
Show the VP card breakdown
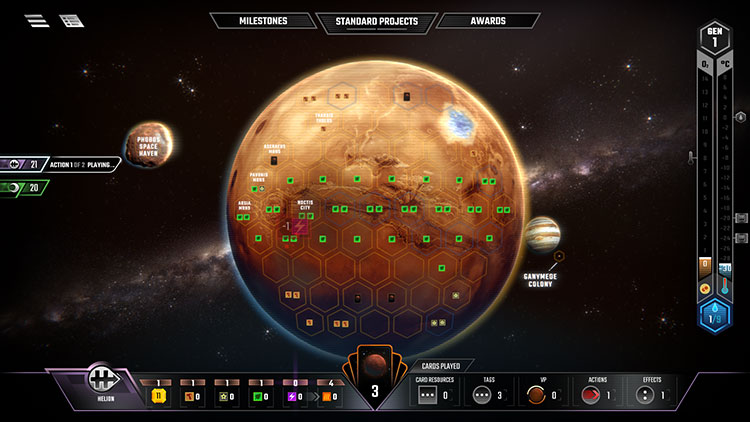pos(540,393)
